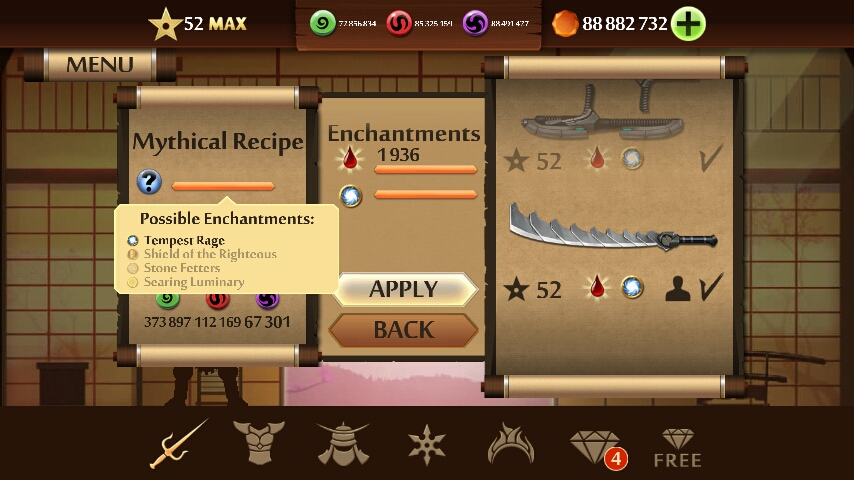Claim the FREE gems offer

coord(677,447)
